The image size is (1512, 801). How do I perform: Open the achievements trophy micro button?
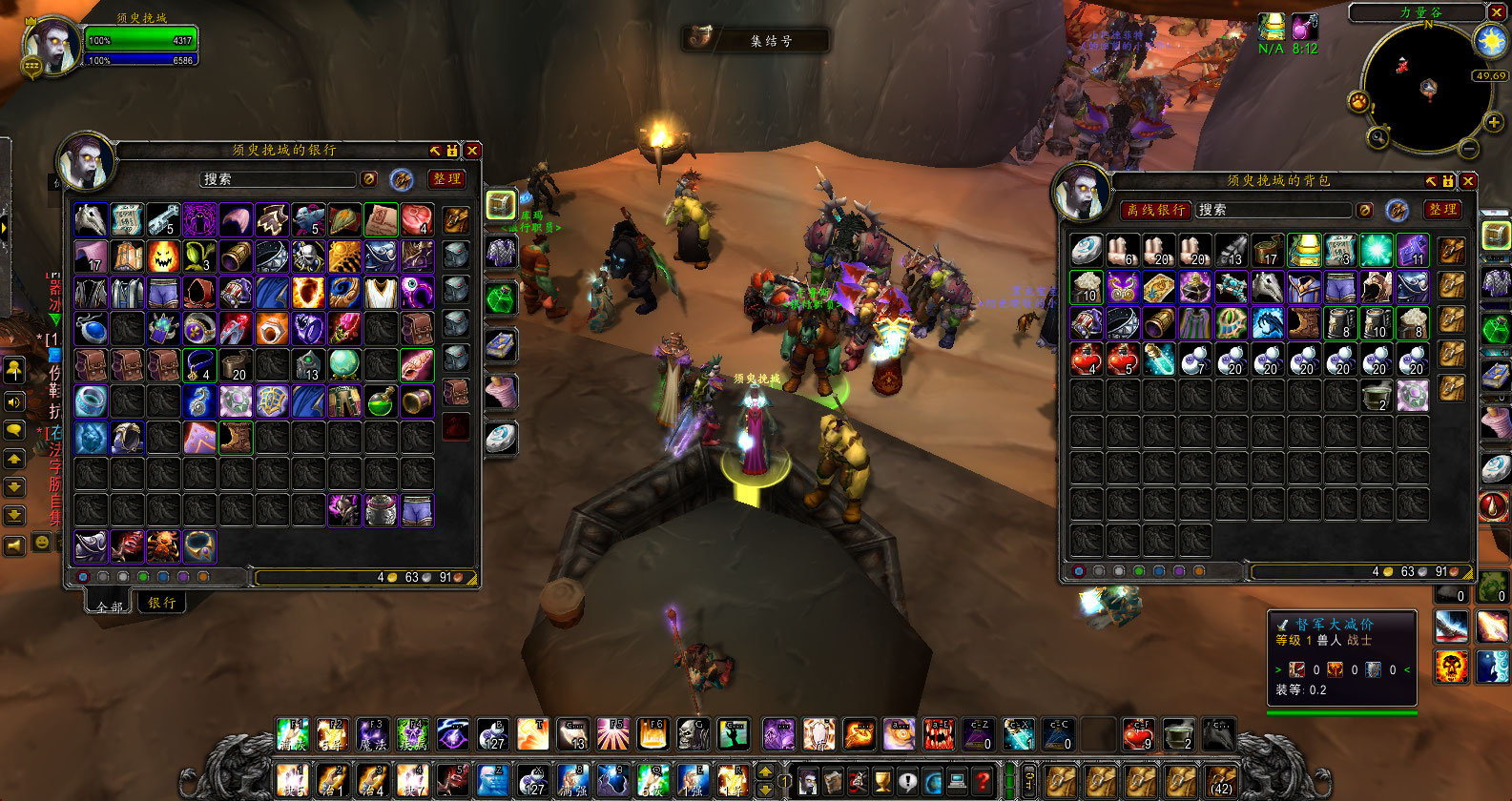coord(882,781)
